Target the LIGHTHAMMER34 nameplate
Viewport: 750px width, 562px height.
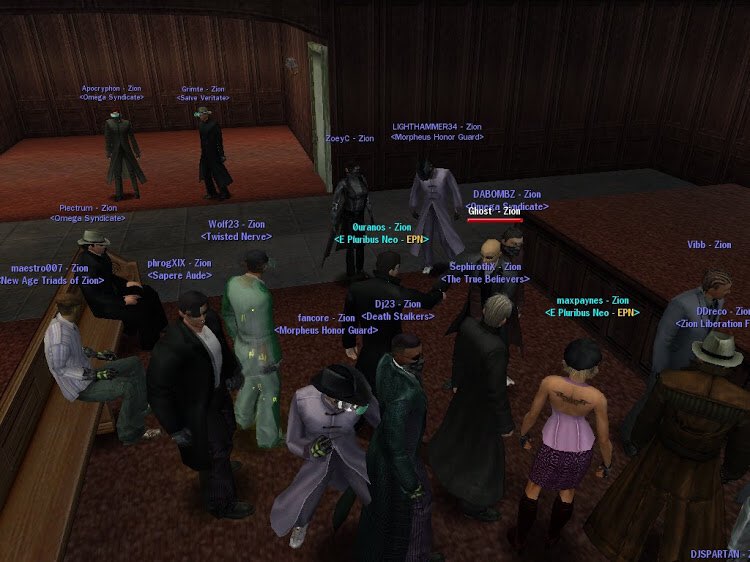click(437, 127)
